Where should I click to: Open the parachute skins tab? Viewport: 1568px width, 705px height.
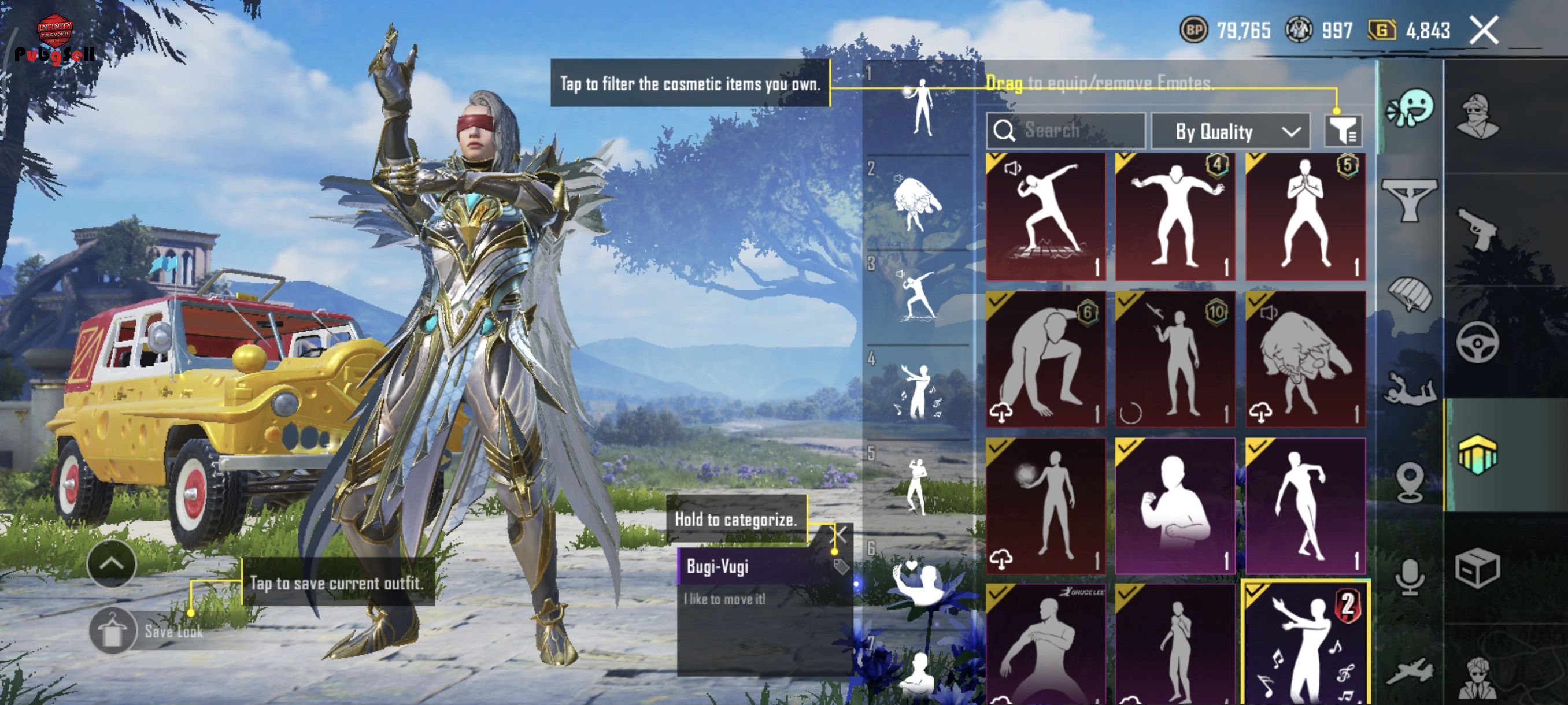[x=1410, y=293]
